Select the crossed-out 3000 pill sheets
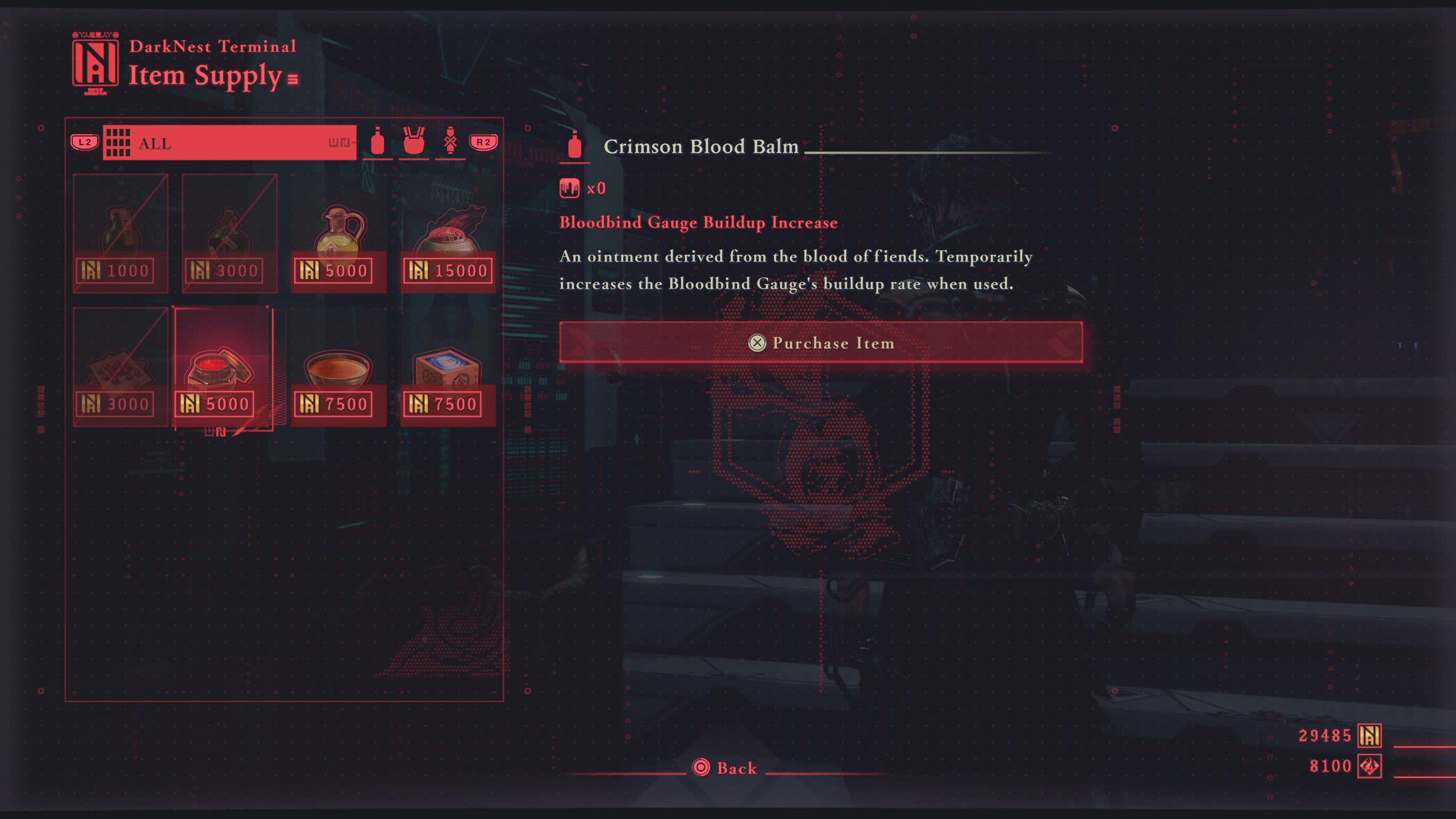This screenshot has height=819, width=1456. (121, 366)
